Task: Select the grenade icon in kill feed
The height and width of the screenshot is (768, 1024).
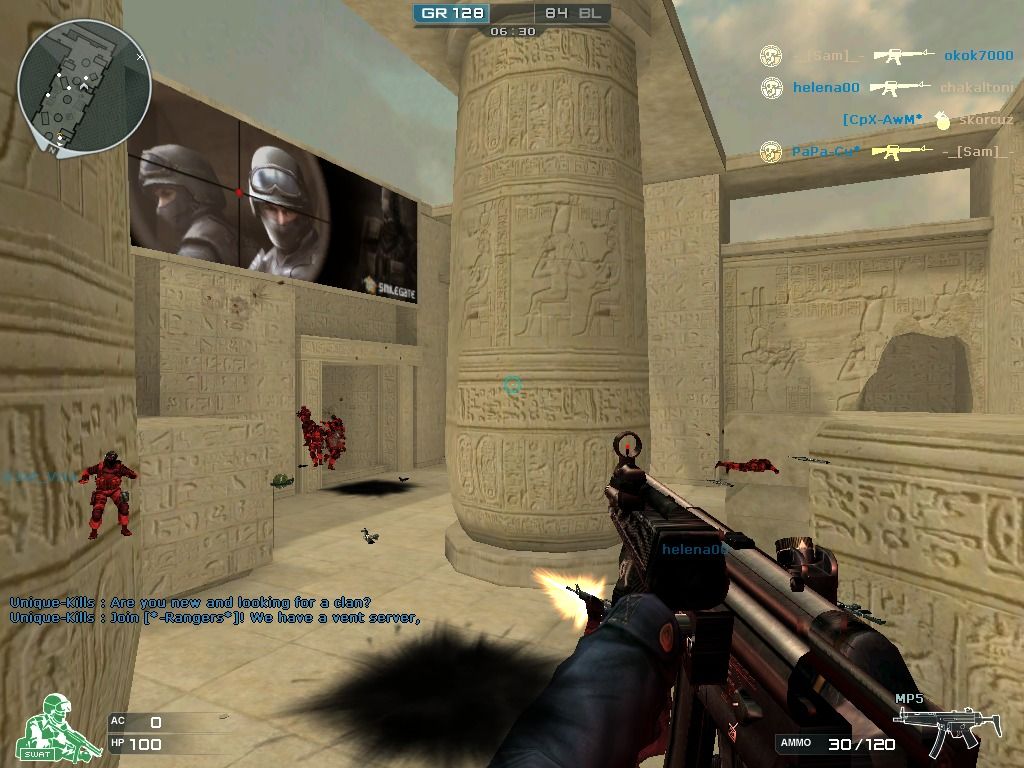Action: (940, 120)
